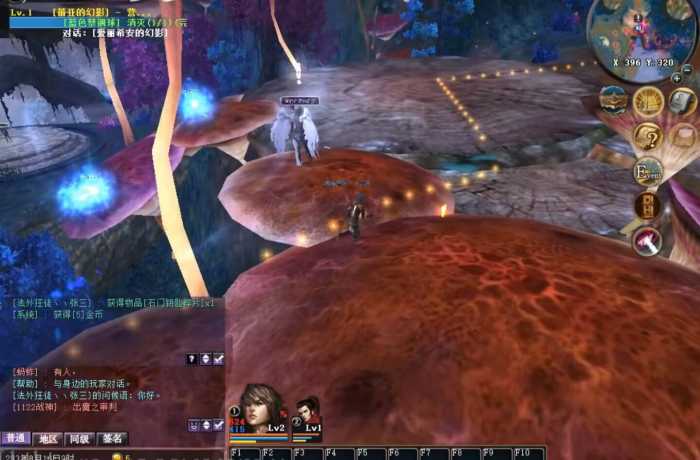Open the question mark help icon
700x460 pixels.
[x=648, y=135]
